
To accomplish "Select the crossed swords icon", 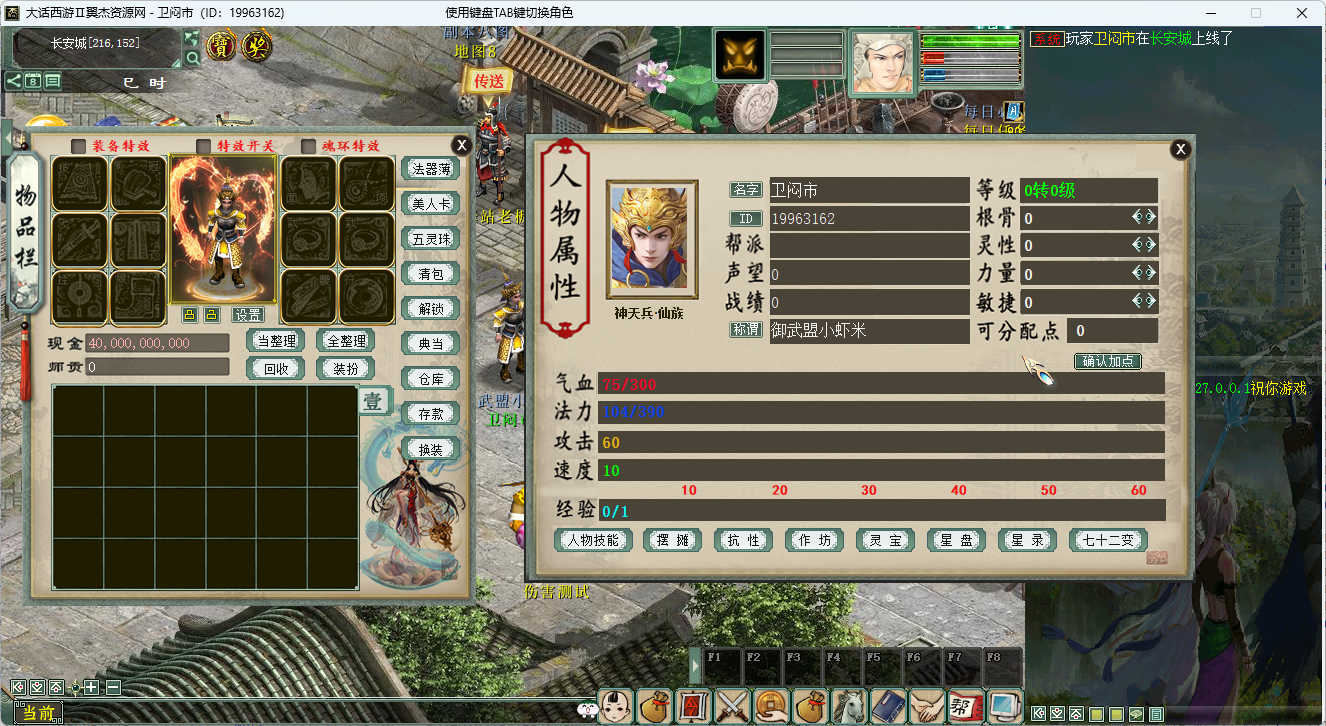I will [x=733, y=706].
